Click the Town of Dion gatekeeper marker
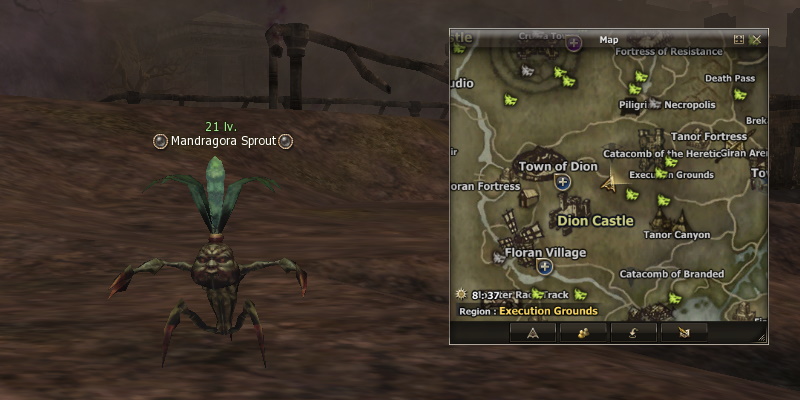Image resolution: width=800 pixels, height=400 pixels. click(x=562, y=182)
